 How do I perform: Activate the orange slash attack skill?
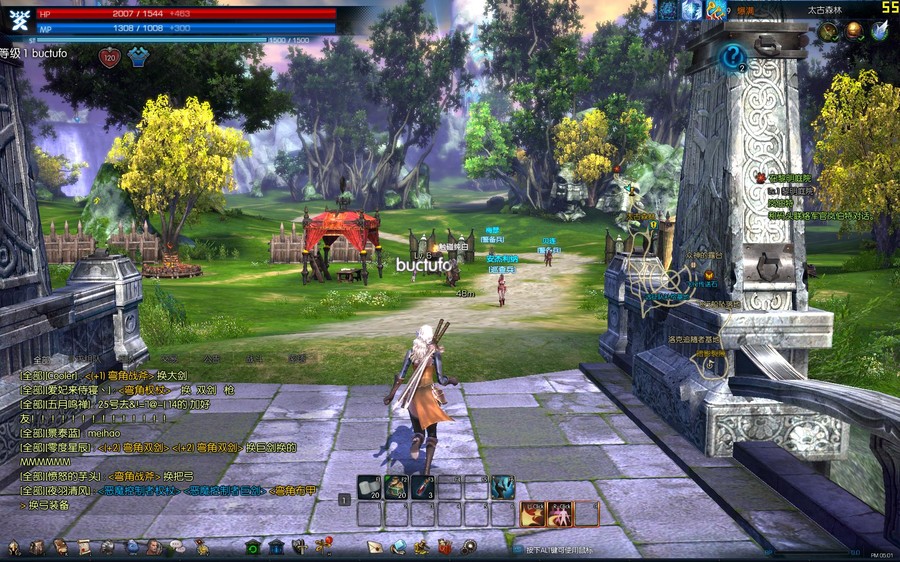533,514
